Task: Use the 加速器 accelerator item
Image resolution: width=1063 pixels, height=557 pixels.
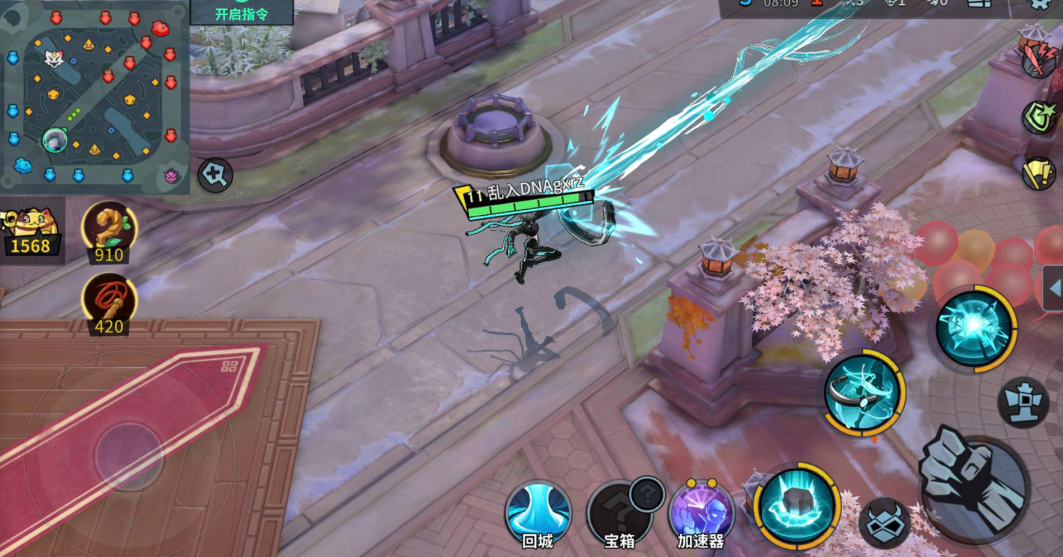Action: 700,512
